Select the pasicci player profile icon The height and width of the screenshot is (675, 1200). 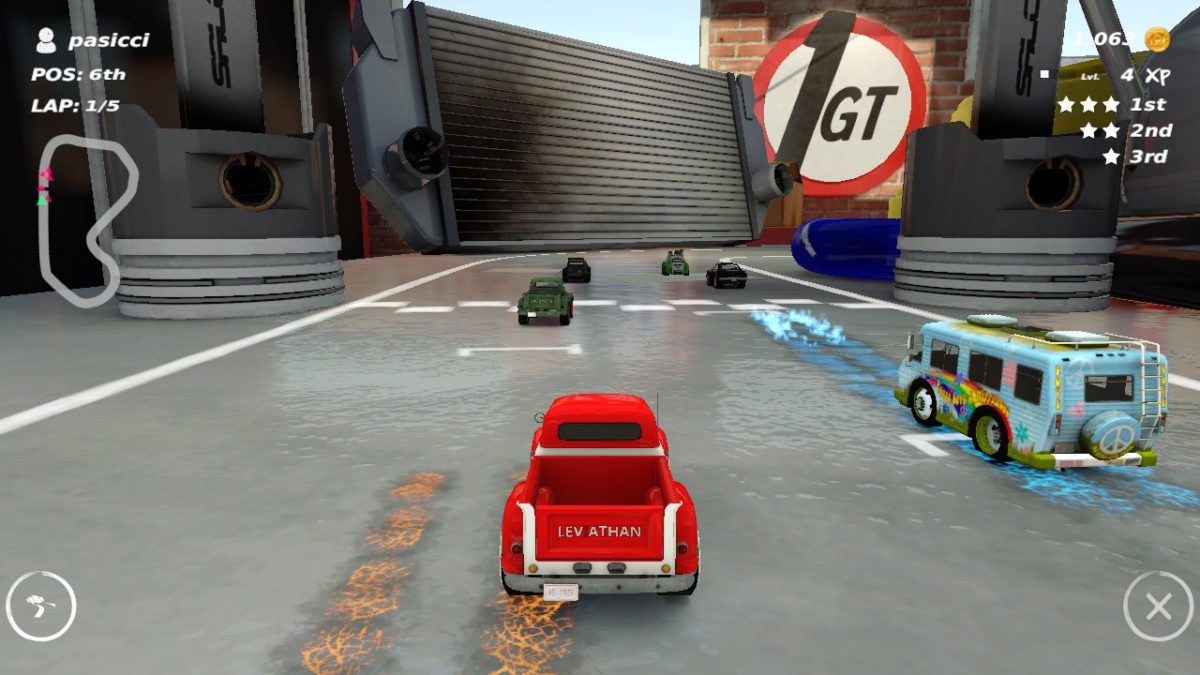coord(46,40)
